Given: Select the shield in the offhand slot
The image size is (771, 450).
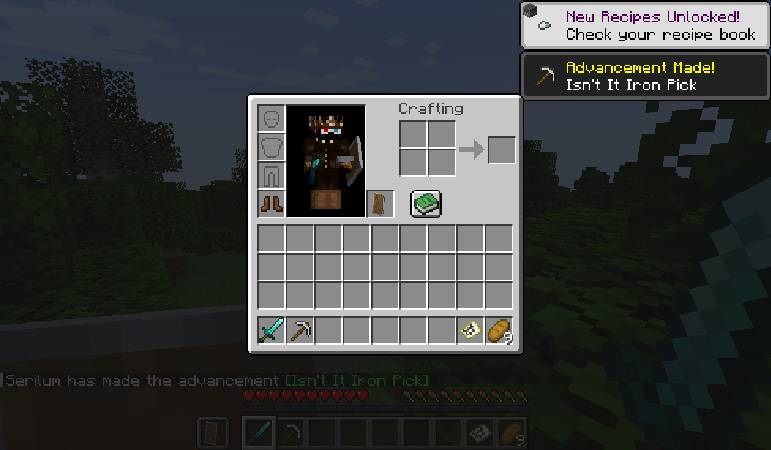Looking at the screenshot, I should [380, 204].
